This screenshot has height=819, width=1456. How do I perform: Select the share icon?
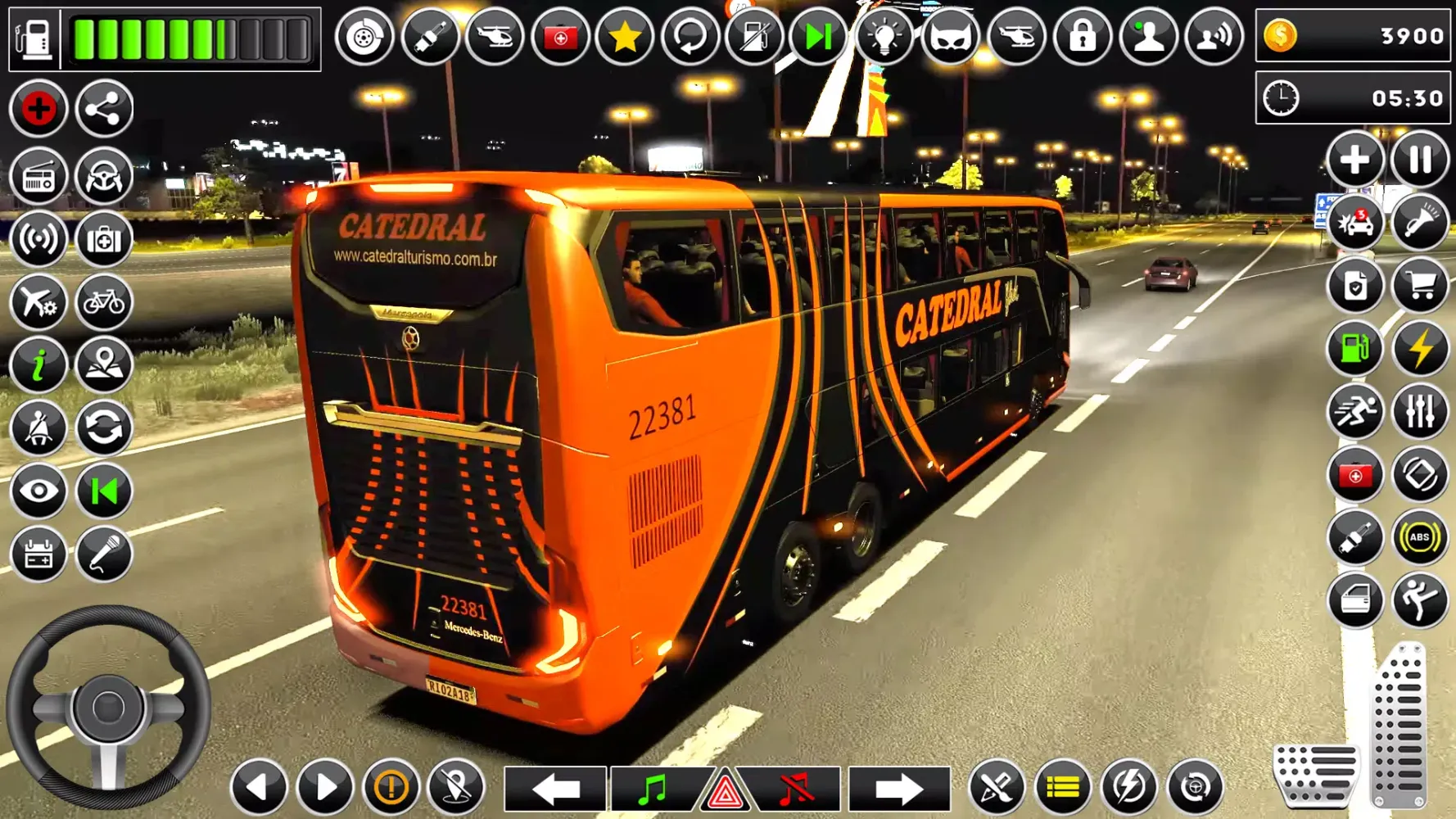[x=104, y=108]
